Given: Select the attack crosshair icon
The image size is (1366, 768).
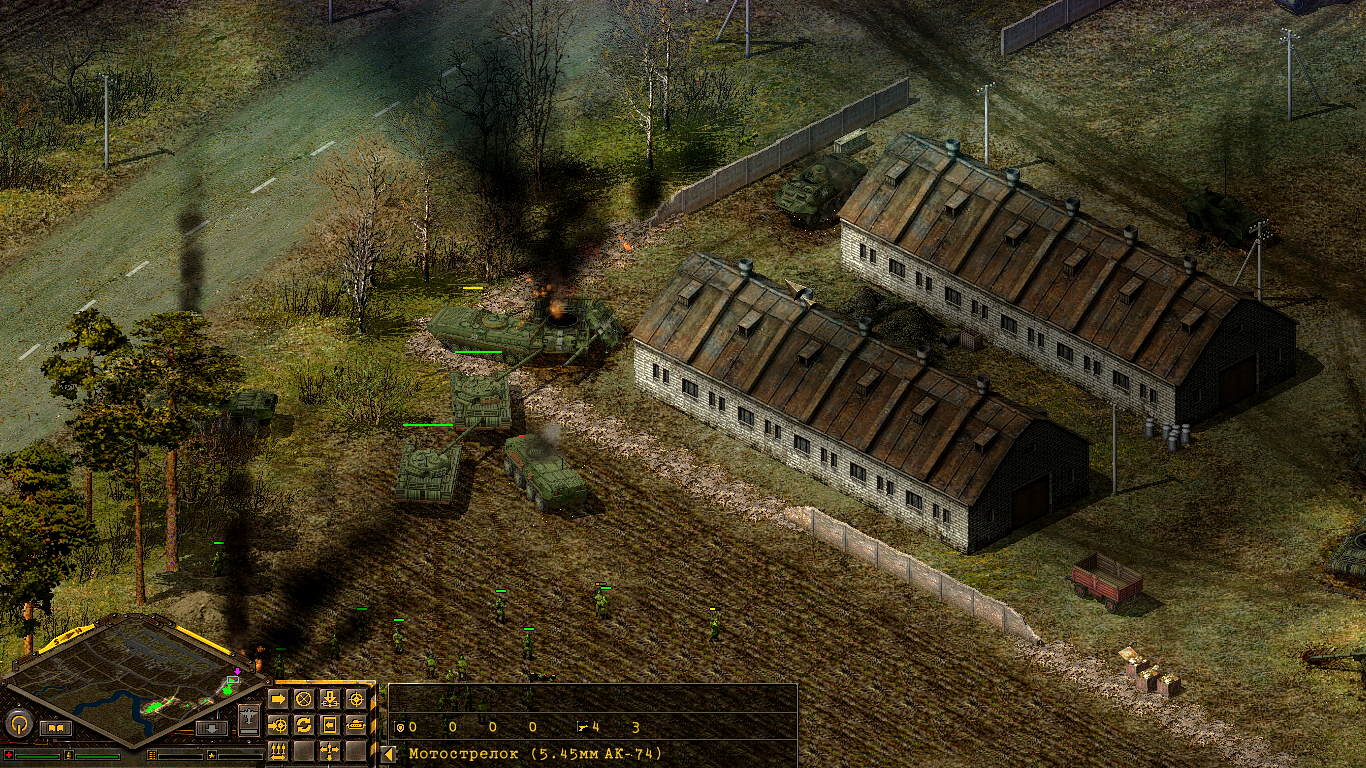Looking at the screenshot, I should coord(355,699).
